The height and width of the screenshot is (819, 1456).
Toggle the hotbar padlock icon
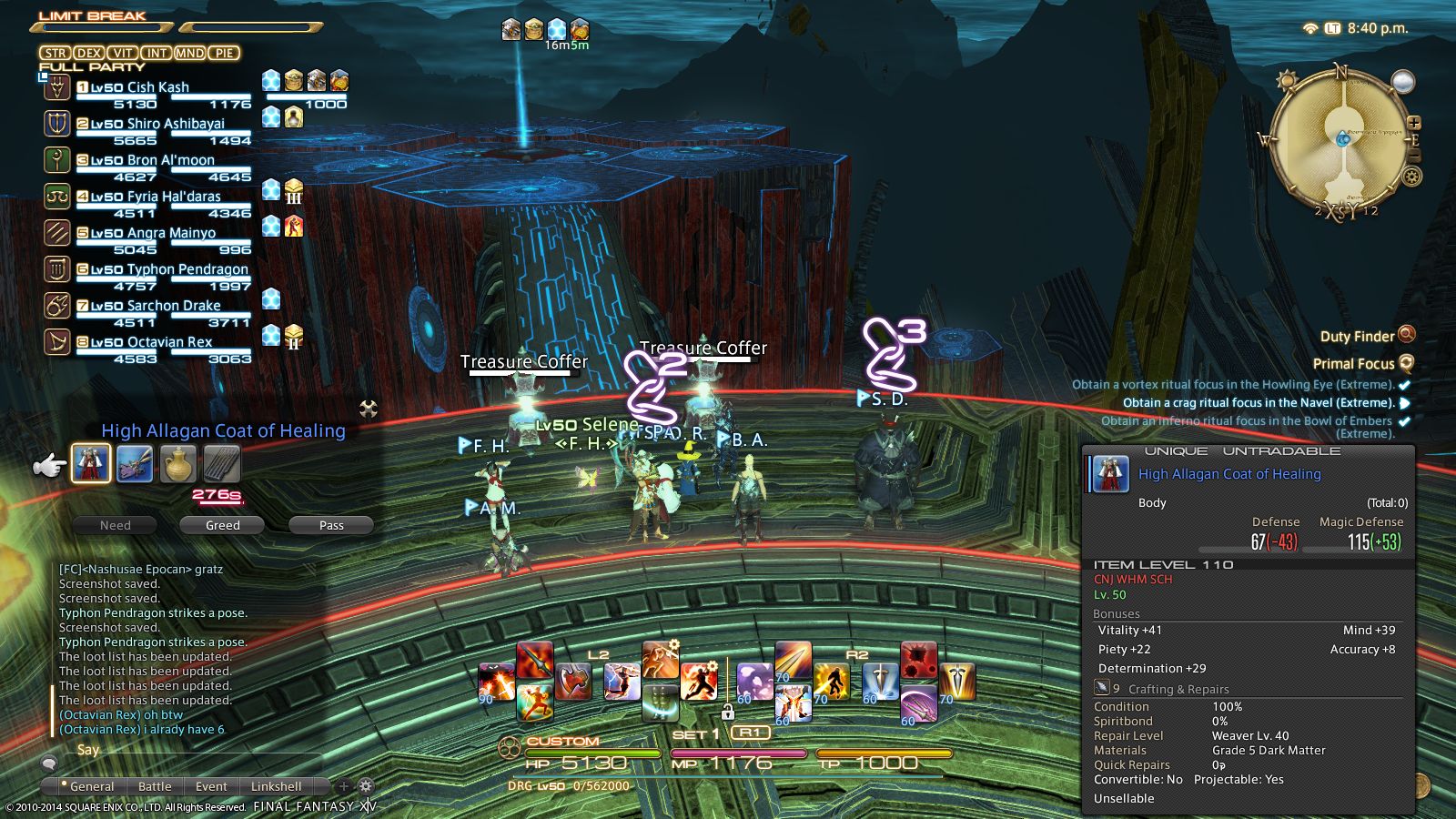727,712
